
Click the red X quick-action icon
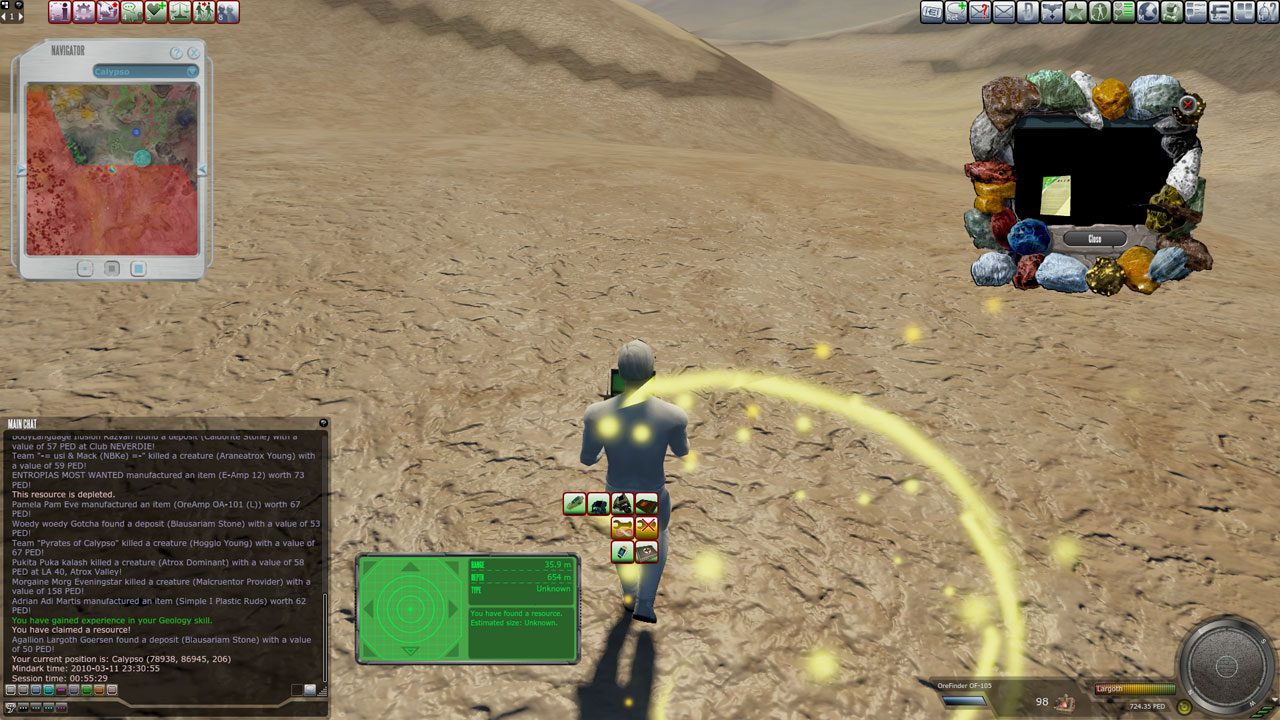click(x=646, y=527)
